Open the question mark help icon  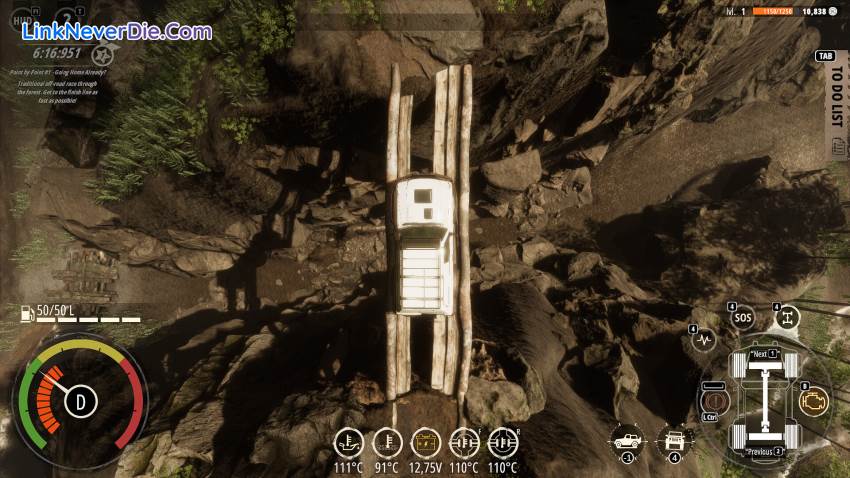(66, 18)
